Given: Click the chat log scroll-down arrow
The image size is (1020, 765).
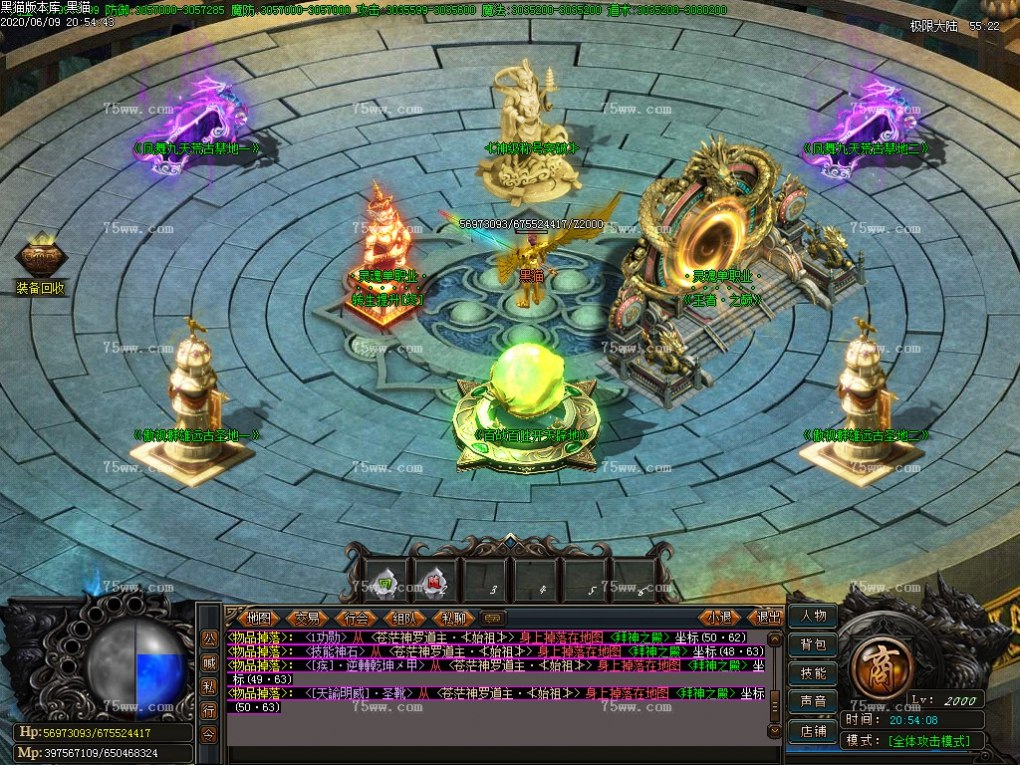Looking at the screenshot, I should click(774, 732).
